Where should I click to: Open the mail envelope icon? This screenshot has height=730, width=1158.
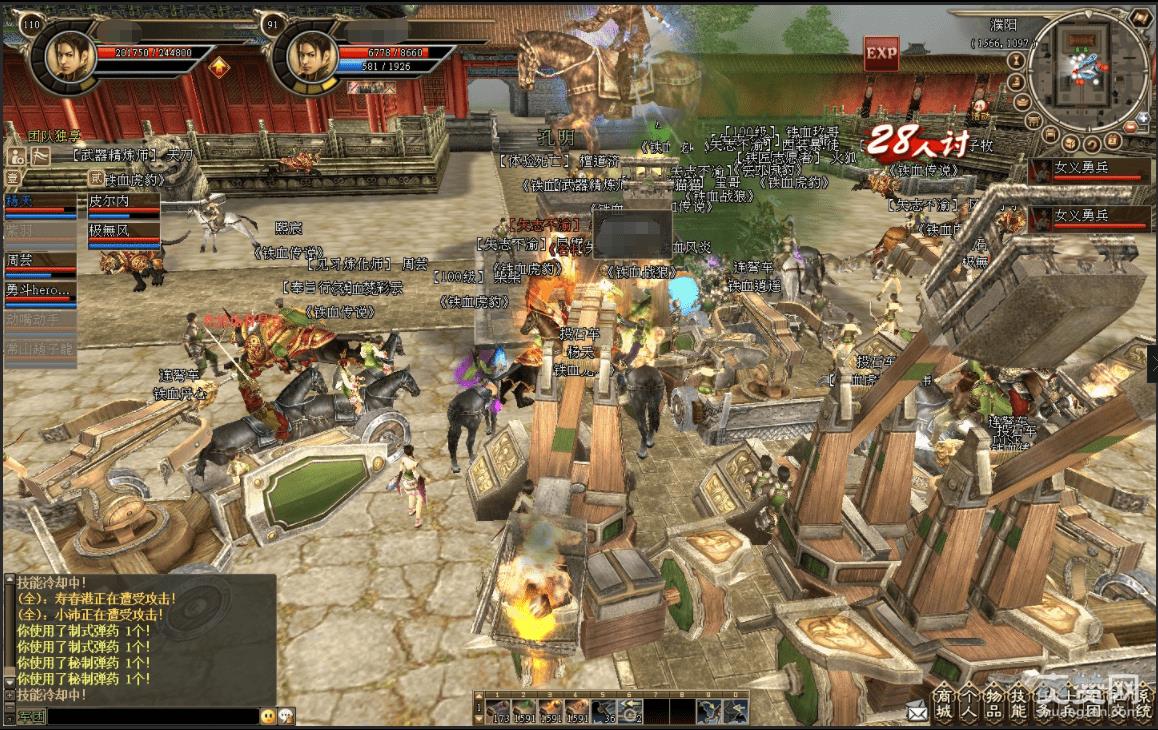917,712
